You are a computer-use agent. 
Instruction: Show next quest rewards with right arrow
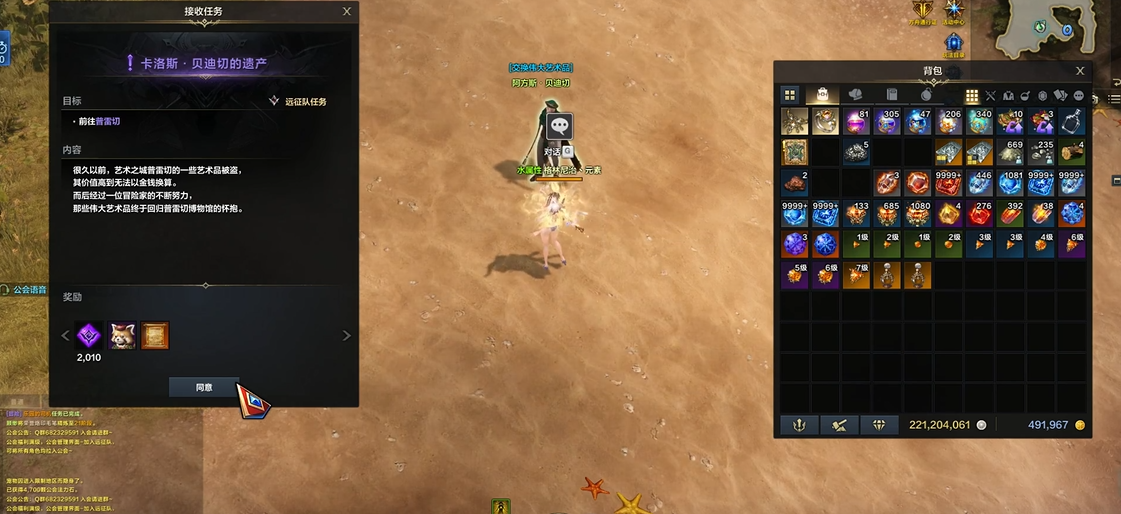click(x=347, y=336)
